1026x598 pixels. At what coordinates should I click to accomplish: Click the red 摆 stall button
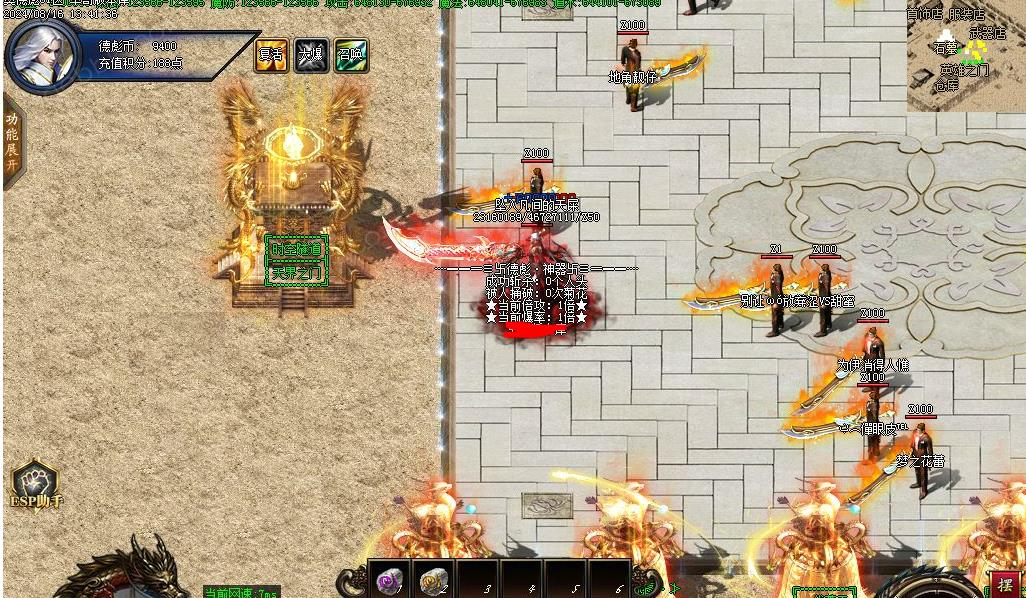1005,585
